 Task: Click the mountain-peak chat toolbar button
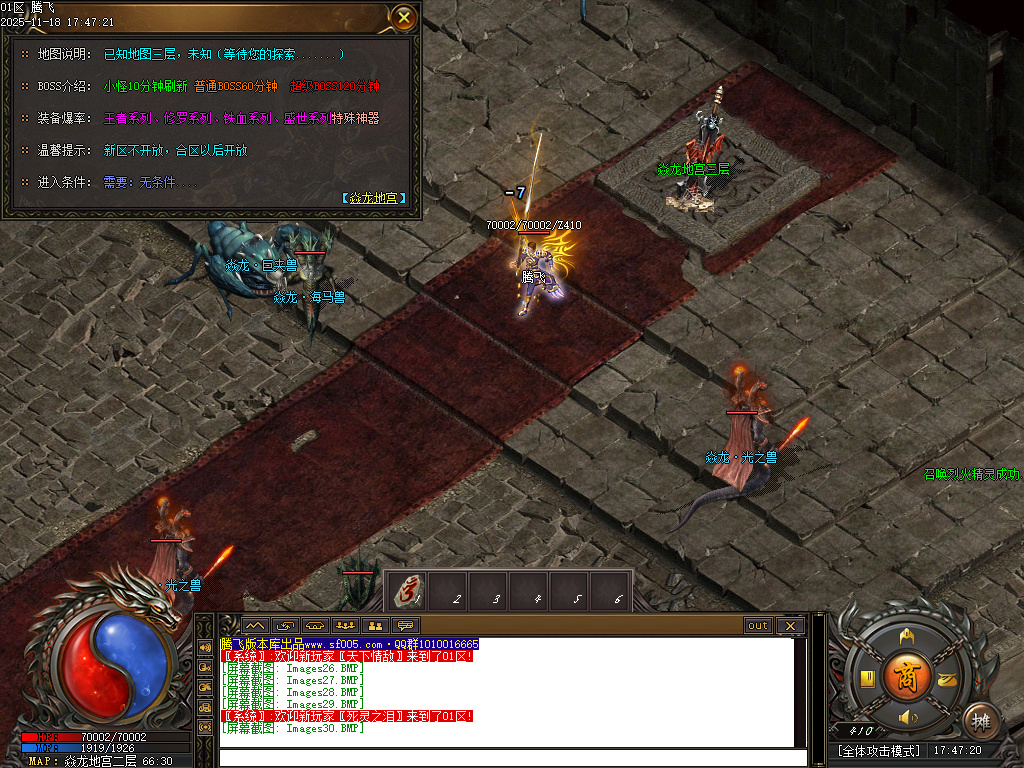click(x=254, y=626)
